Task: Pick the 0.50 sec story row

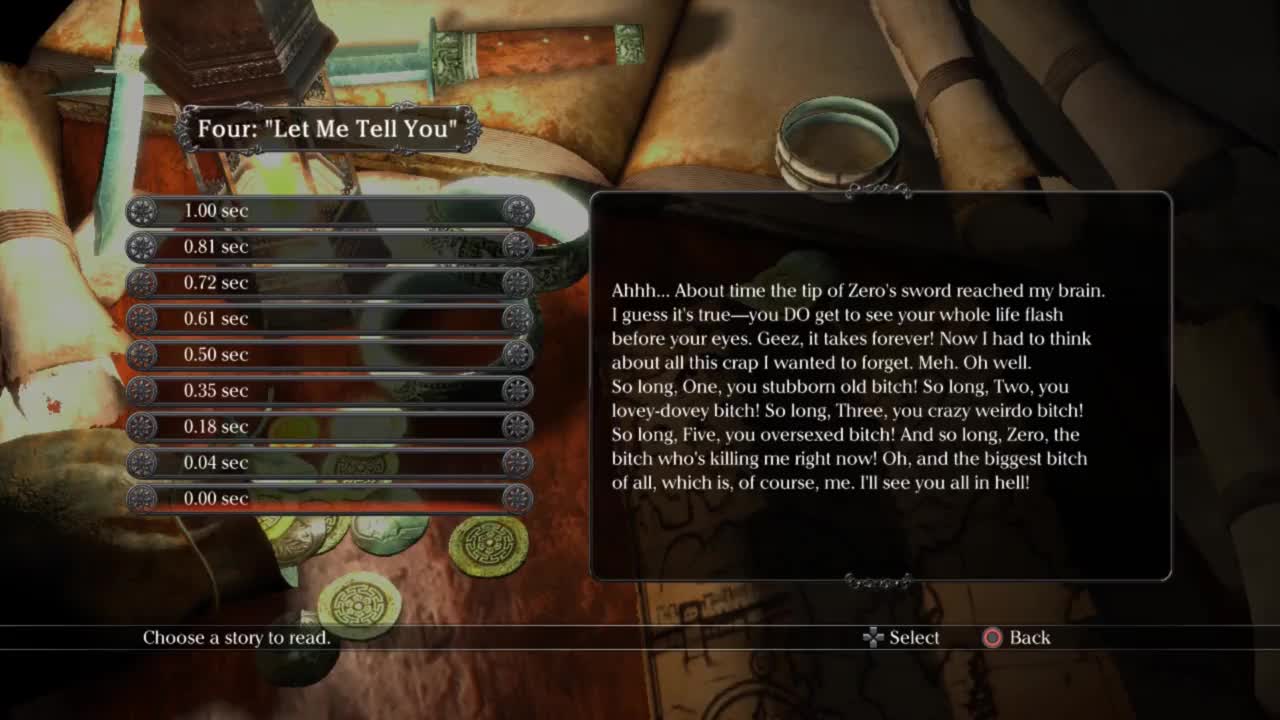Action: [329, 355]
